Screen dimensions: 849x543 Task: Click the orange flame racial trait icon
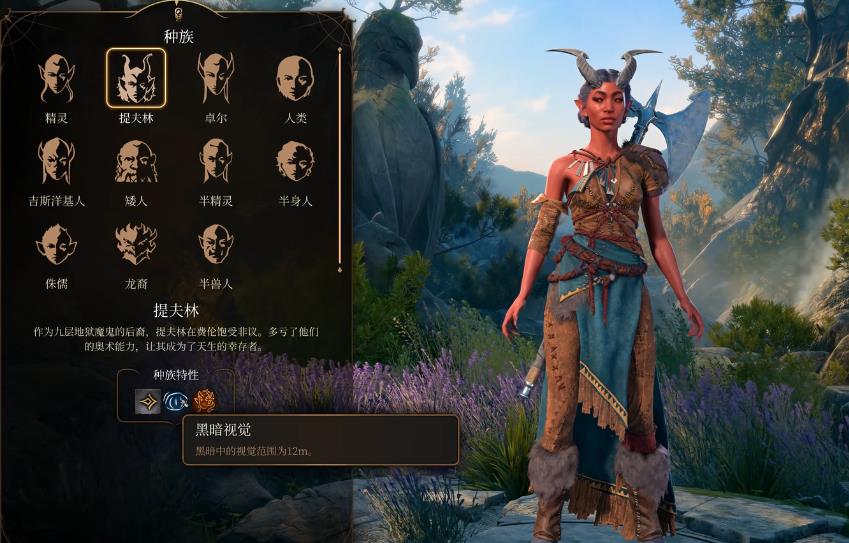pyautogui.click(x=204, y=401)
